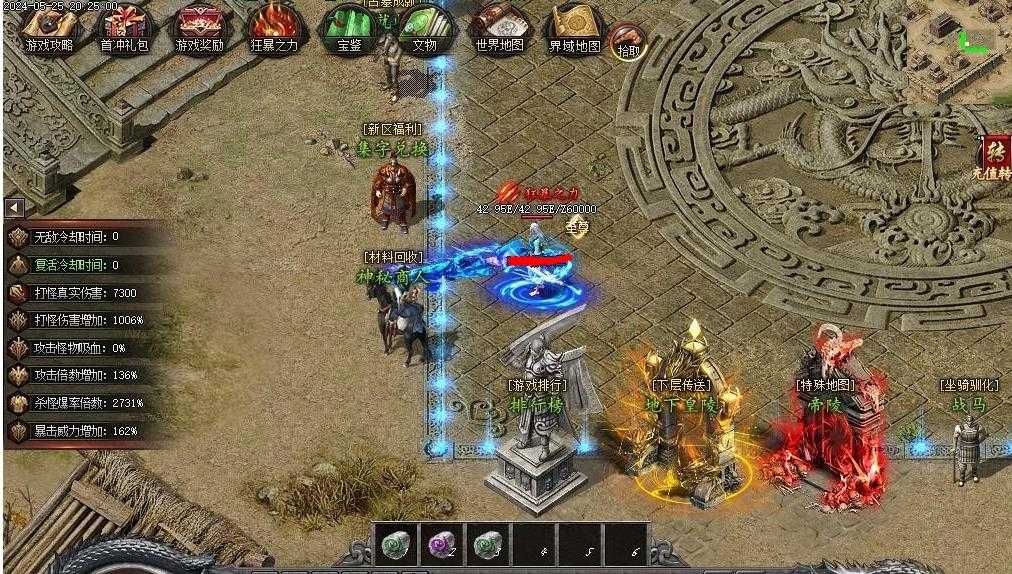Collapse the stats panel with the arrow button
The image size is (1012, 574).
click(15, 207)
